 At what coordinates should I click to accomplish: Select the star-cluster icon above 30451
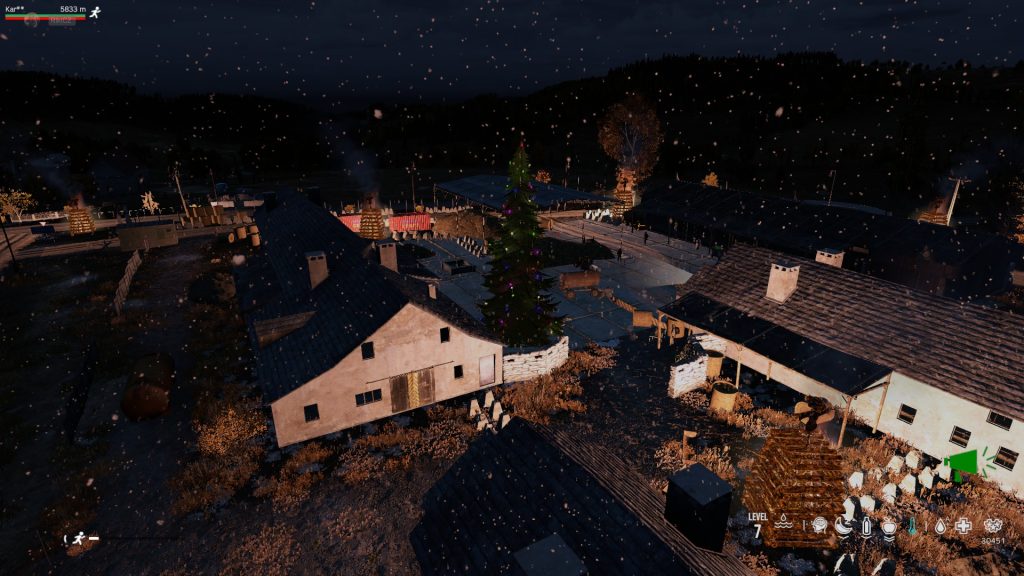(993, 524)
